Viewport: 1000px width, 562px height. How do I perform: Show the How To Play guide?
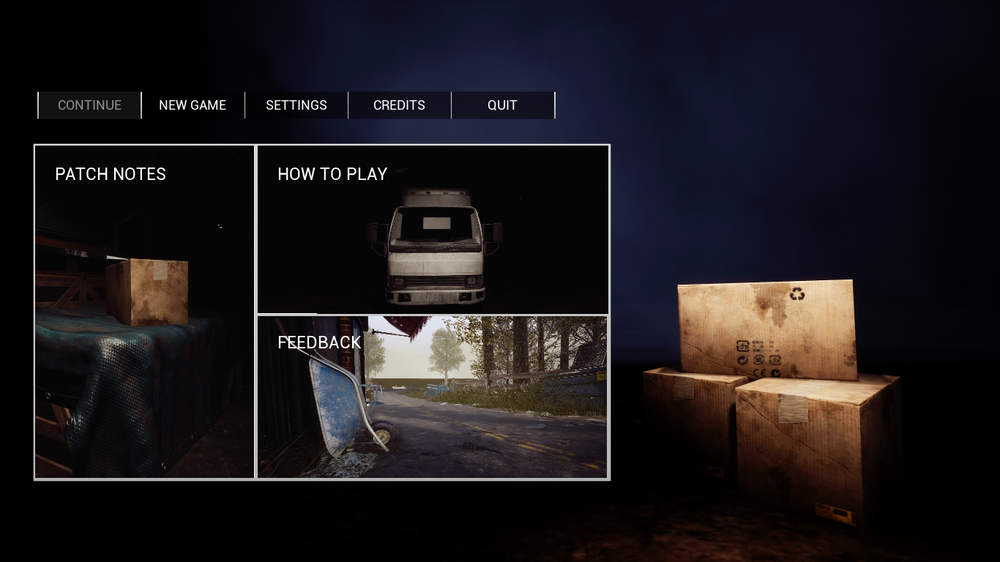click(x=433, y=230)
